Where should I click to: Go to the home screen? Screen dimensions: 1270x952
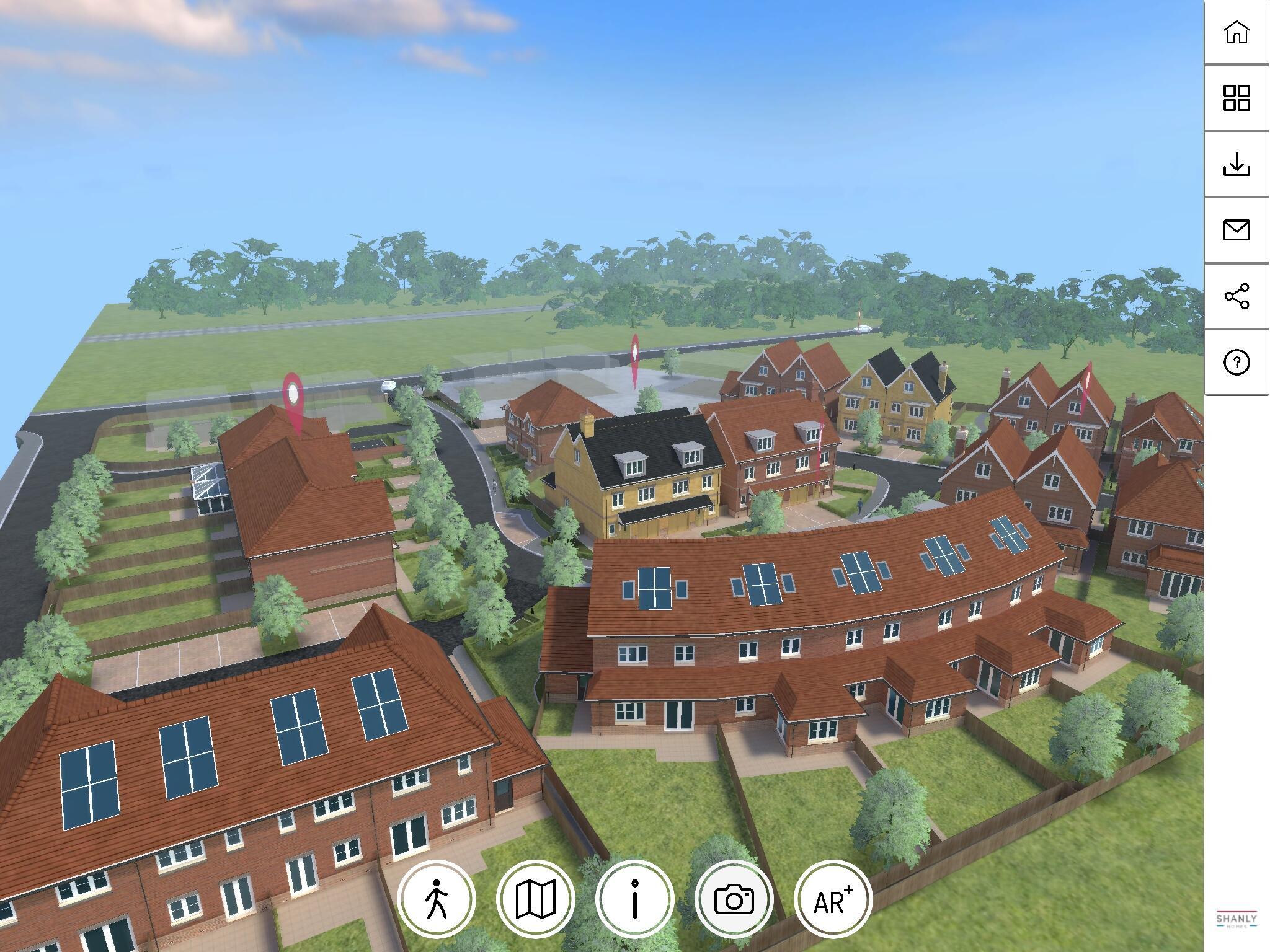pos(1237,32)
